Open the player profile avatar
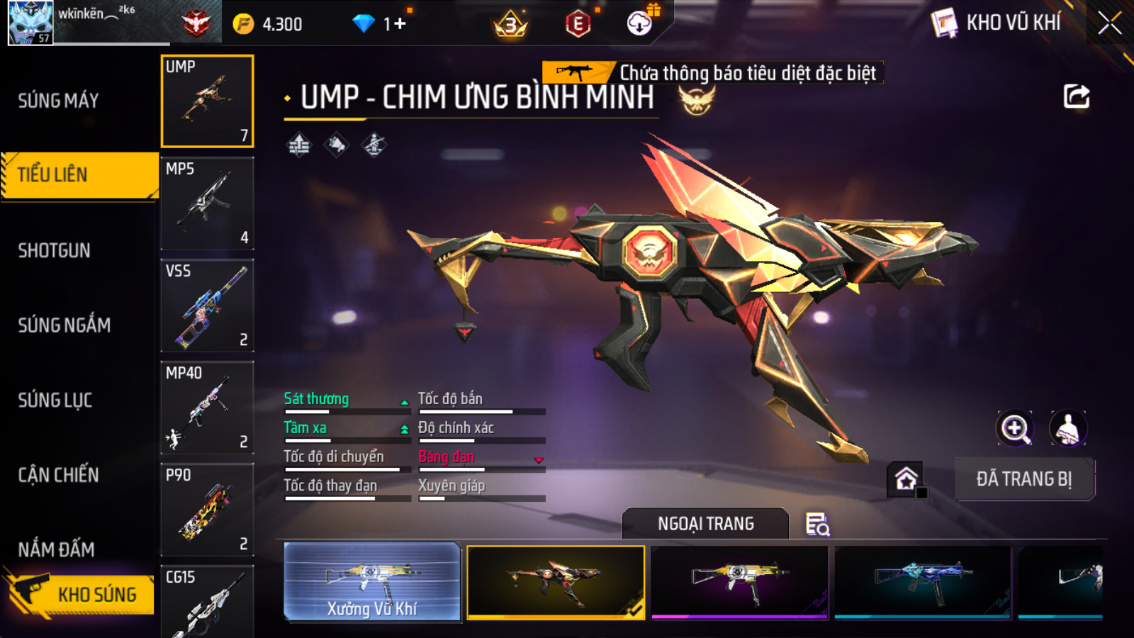This screenshot has height=638, width=1134. 30,23
